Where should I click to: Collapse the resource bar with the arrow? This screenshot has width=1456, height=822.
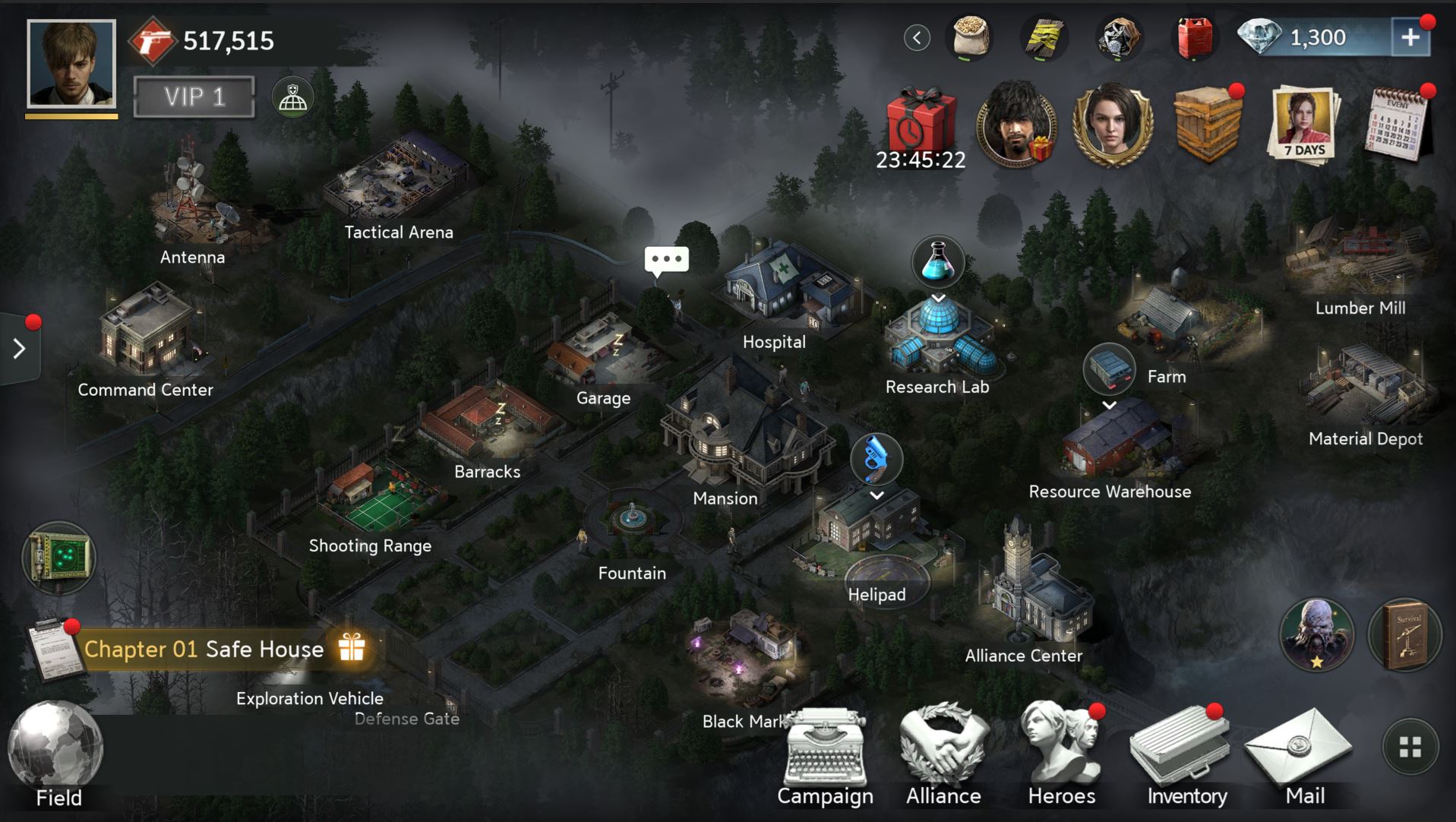(917, 38)
